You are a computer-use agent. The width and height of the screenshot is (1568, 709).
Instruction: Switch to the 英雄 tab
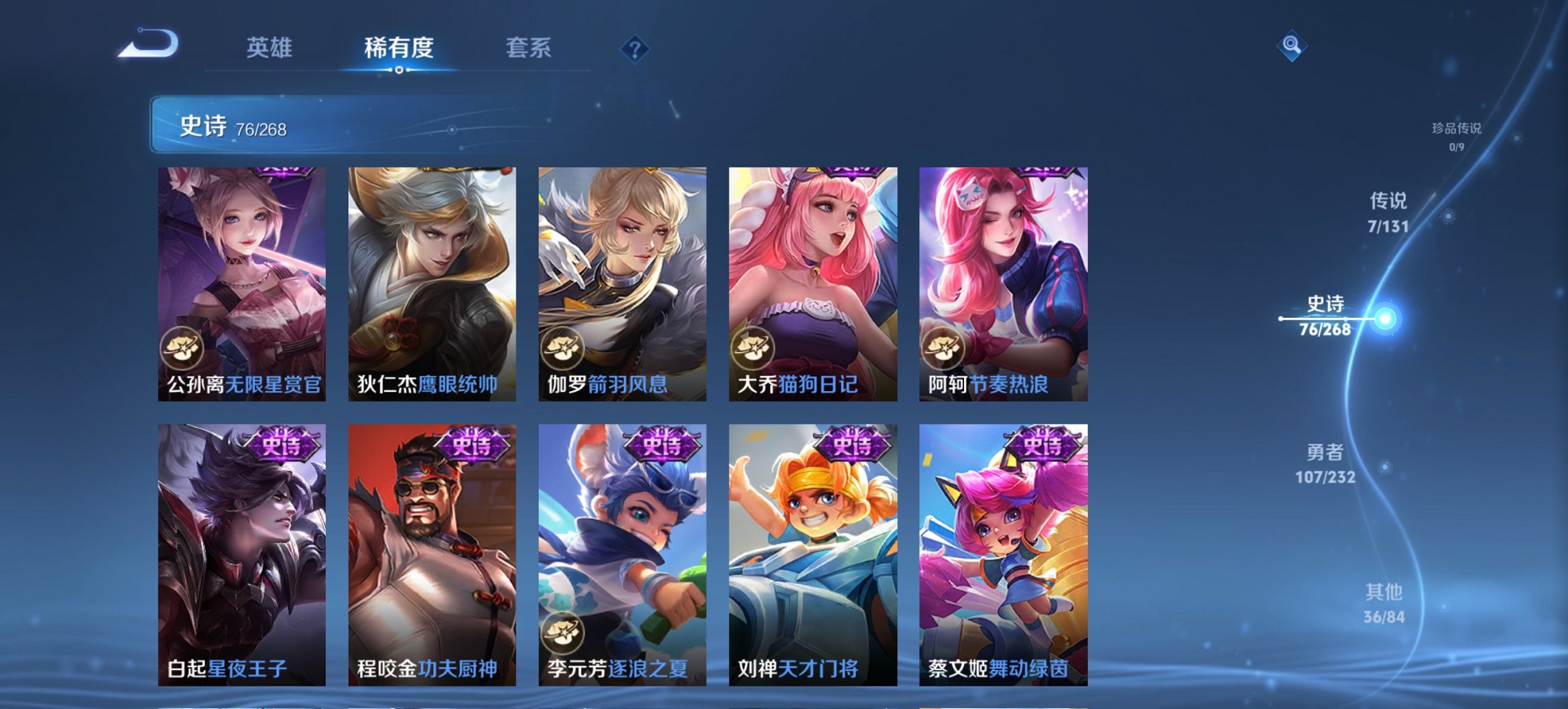[270, 48]
